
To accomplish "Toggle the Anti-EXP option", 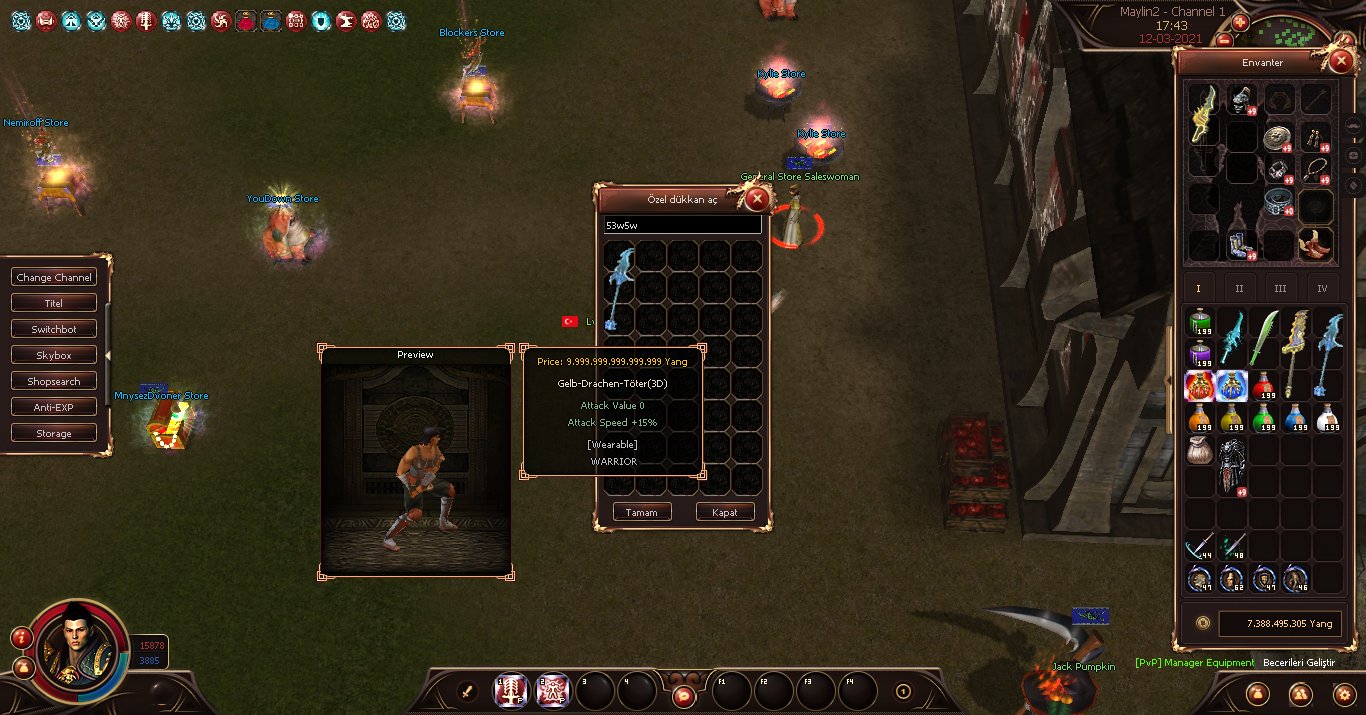I will pos(54,407).
